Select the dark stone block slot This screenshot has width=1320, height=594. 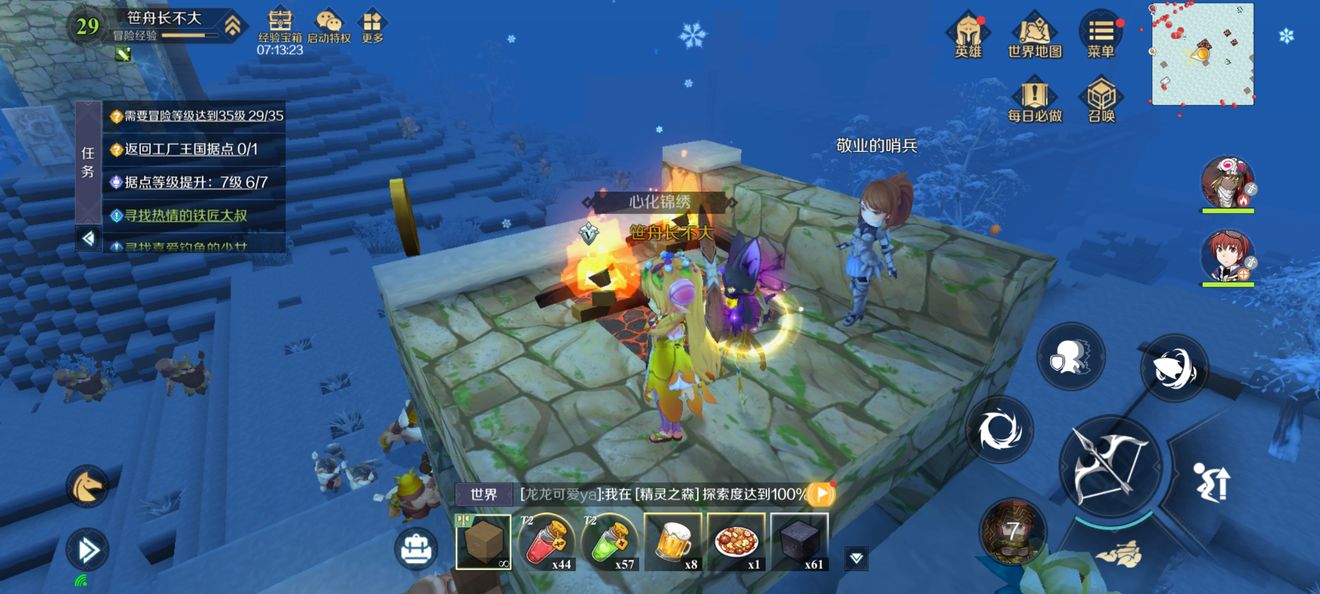coord(799,542)
